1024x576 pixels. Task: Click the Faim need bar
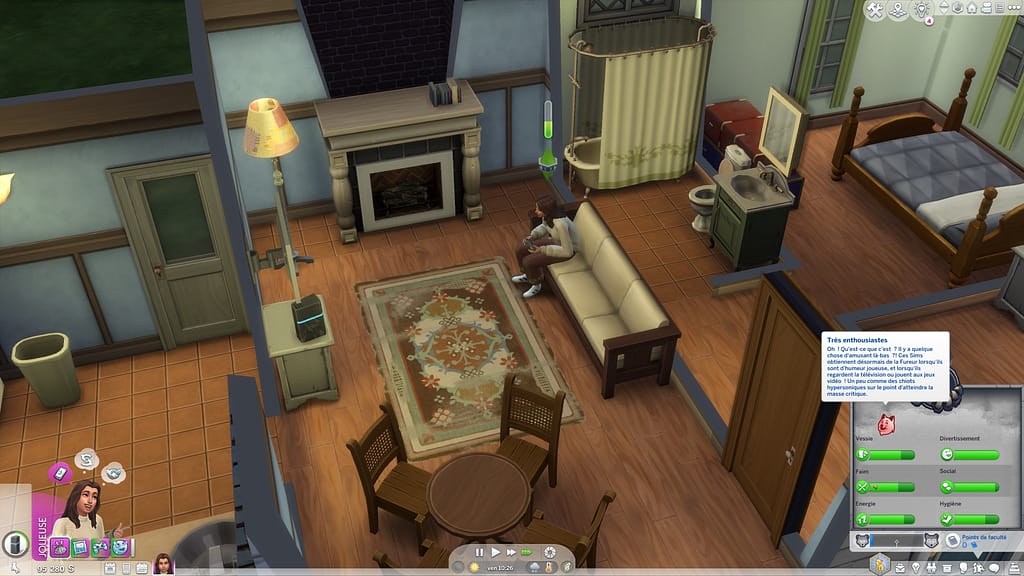click(x=885, y=487)
